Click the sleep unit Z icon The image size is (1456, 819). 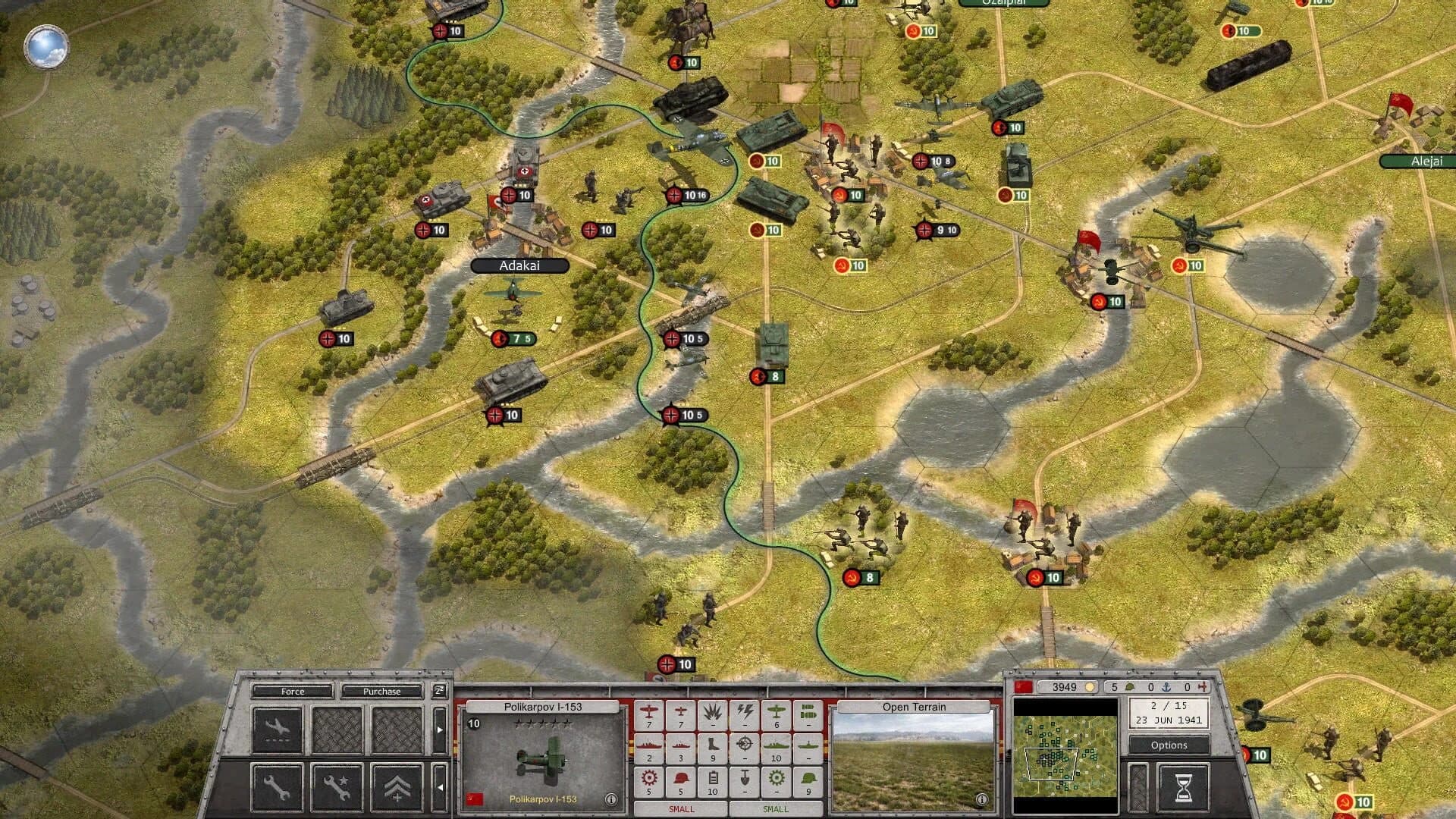click(439, 692)
